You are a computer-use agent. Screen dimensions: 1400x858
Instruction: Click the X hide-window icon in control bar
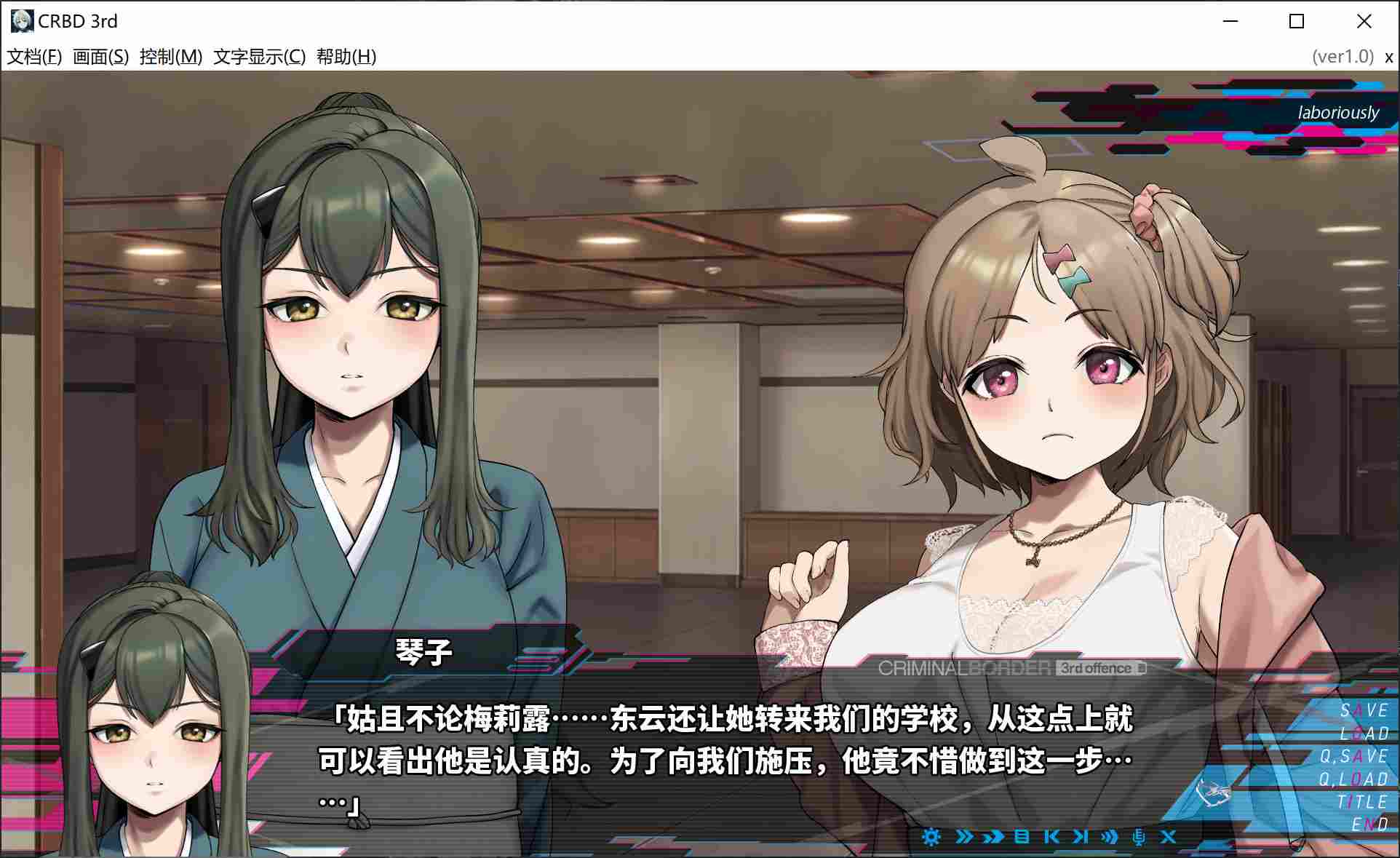(x=1169, y=837)
